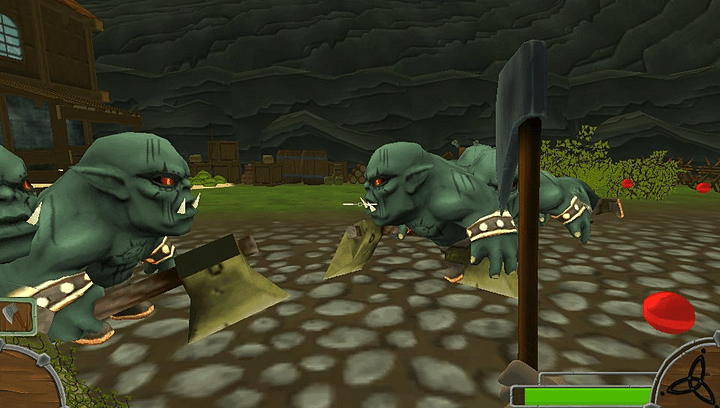Select the axe weapon slot
The image size is (720, 408).
click(x=15, y=315)
